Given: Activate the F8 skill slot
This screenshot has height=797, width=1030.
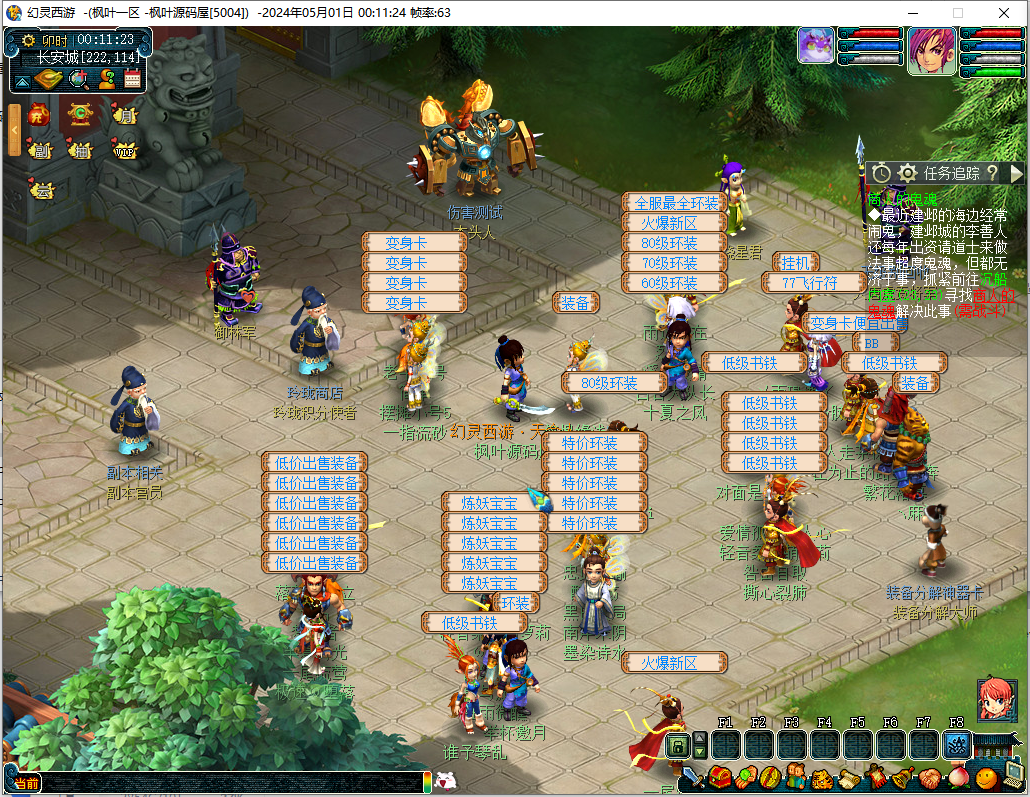Looking at the screenshot, I should (x=957, y=744).
